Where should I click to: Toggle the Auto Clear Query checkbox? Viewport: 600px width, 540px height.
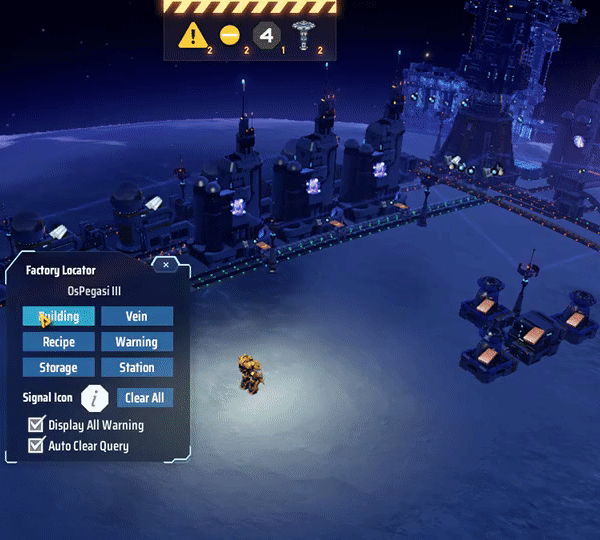pos(37,446)
